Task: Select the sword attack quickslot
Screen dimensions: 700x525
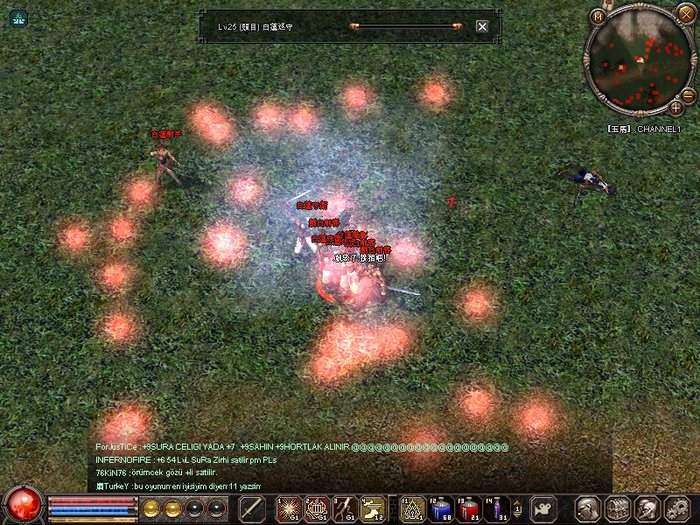Action: (x=252, y=508)
